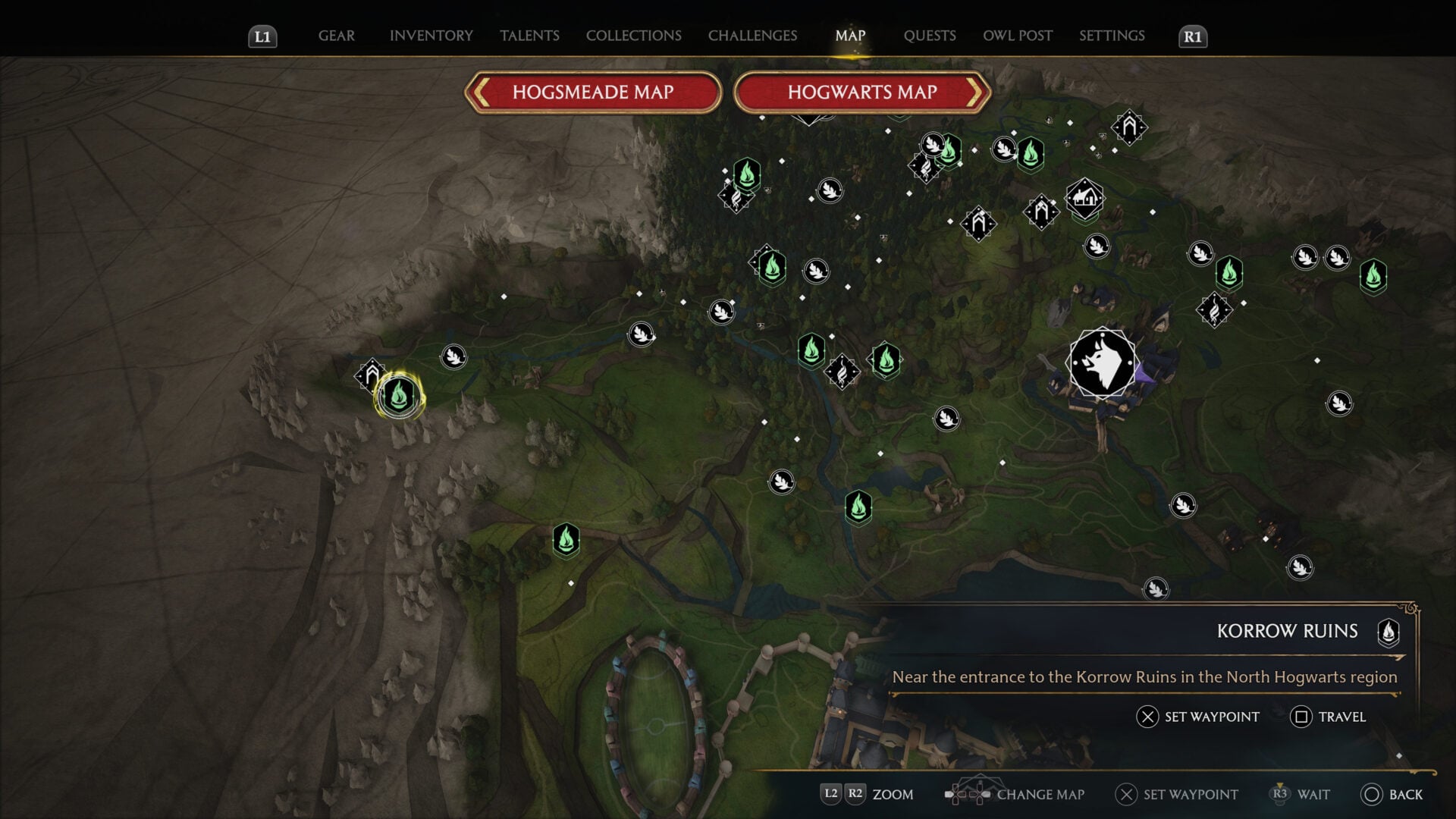Select the hamlet house marker on map

pos(1084,198)
